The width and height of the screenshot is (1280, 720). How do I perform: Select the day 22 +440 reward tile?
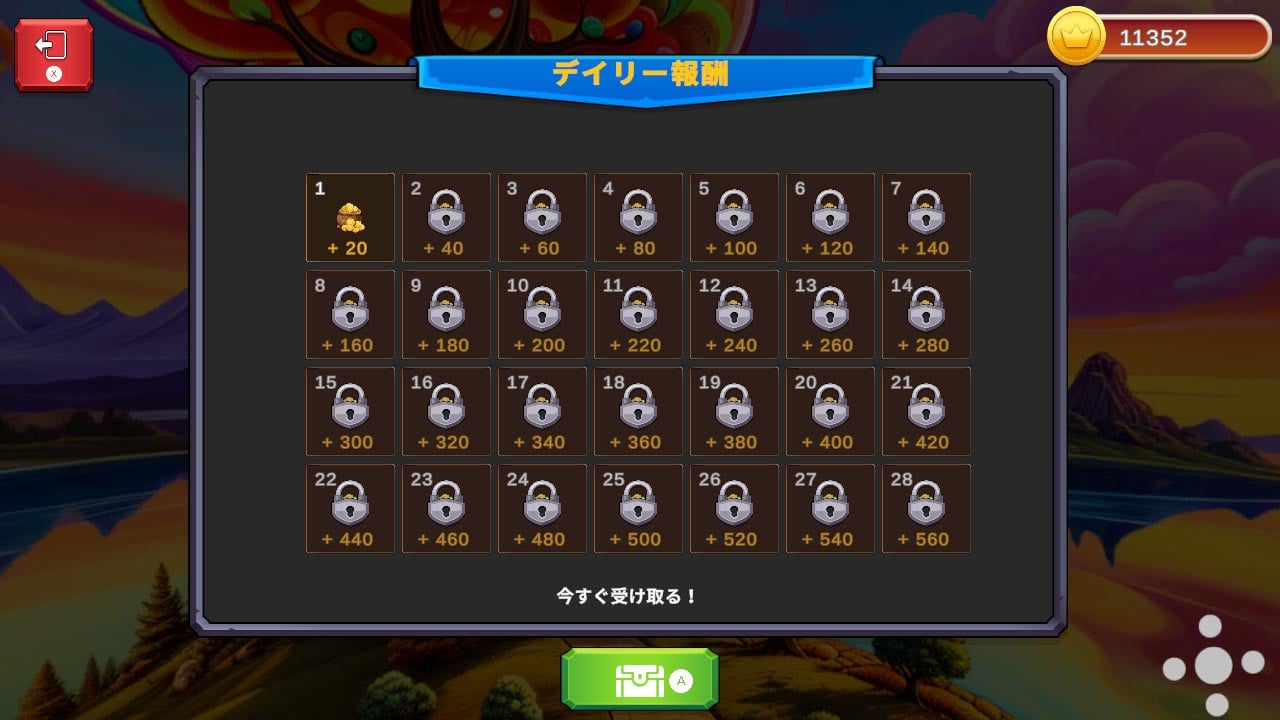point(350,508)
